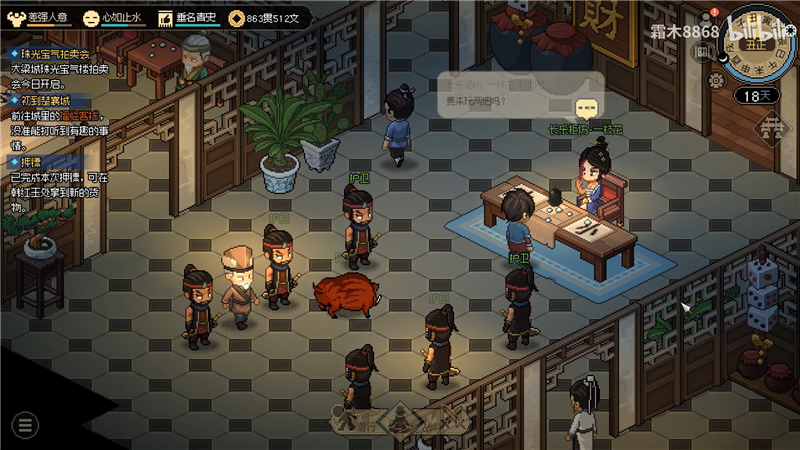Open the 垂名青史 reputation panel

pyautogui.click(x=188, y=17)
